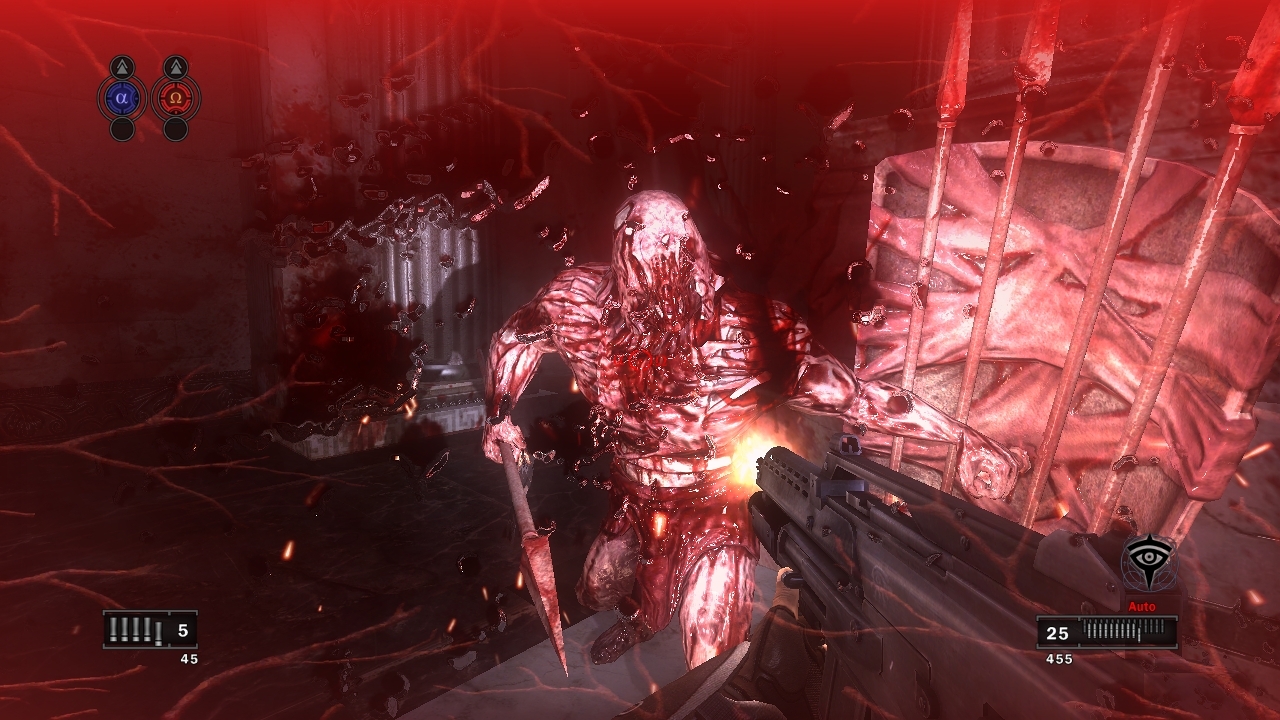The image size is (1280, 720).
Task: Select the blue Alpha squad icon
Action: [x=122, y=99]
